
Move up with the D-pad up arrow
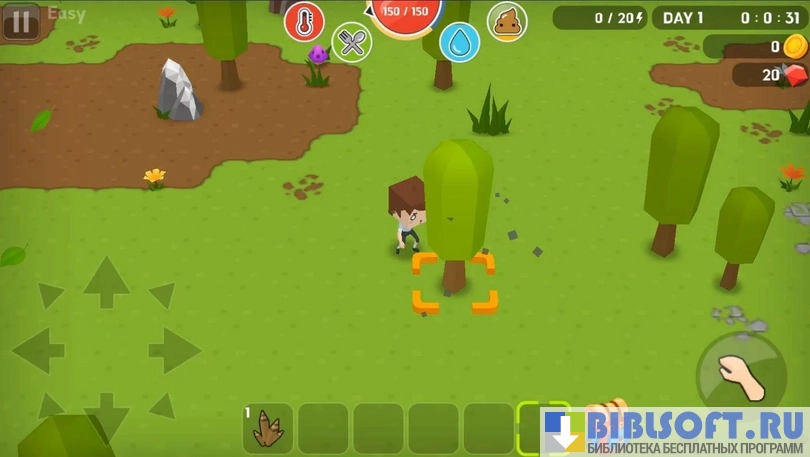point(106,281)
